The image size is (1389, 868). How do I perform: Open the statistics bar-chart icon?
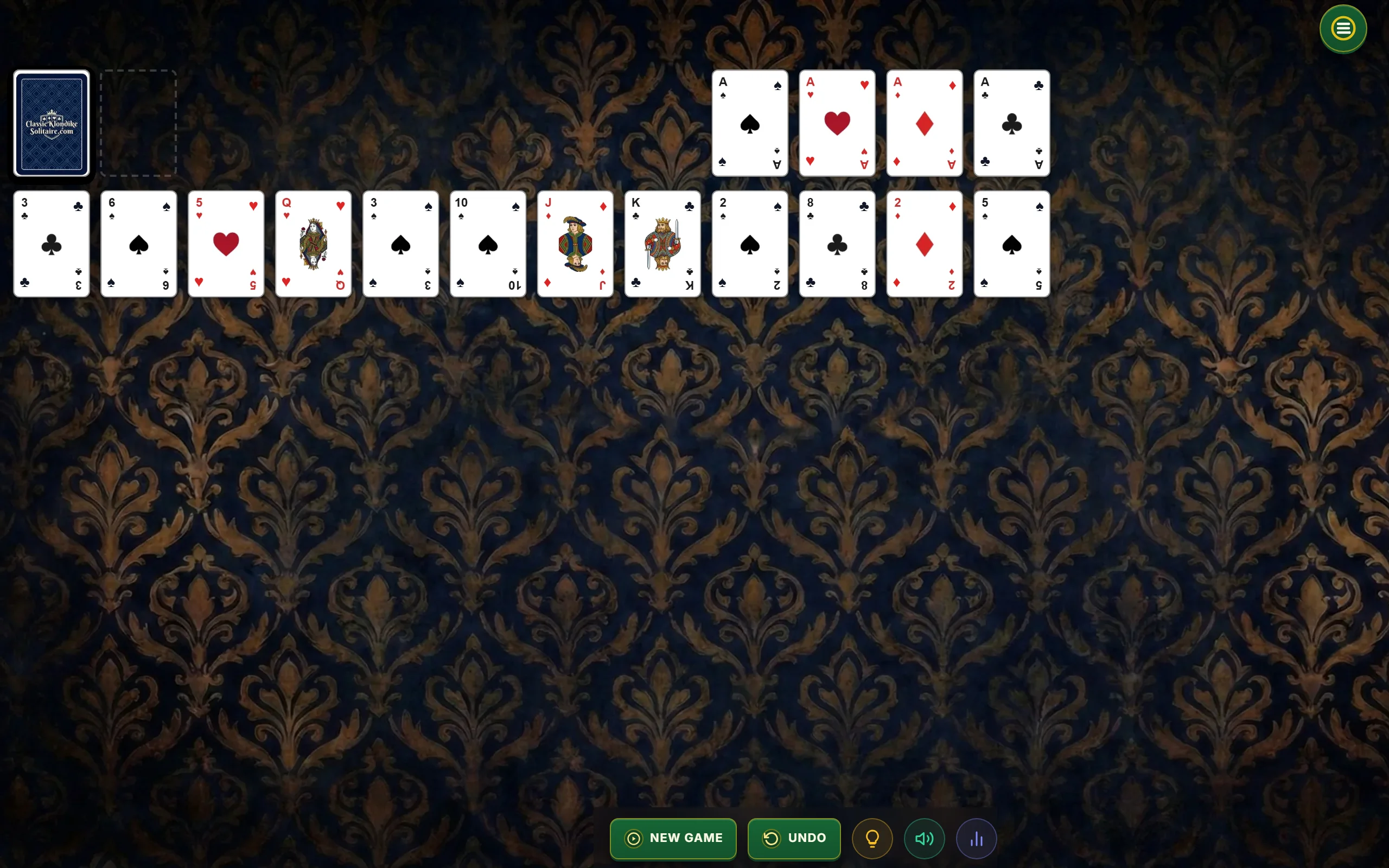pyautogui.click(x=976, y=838)
